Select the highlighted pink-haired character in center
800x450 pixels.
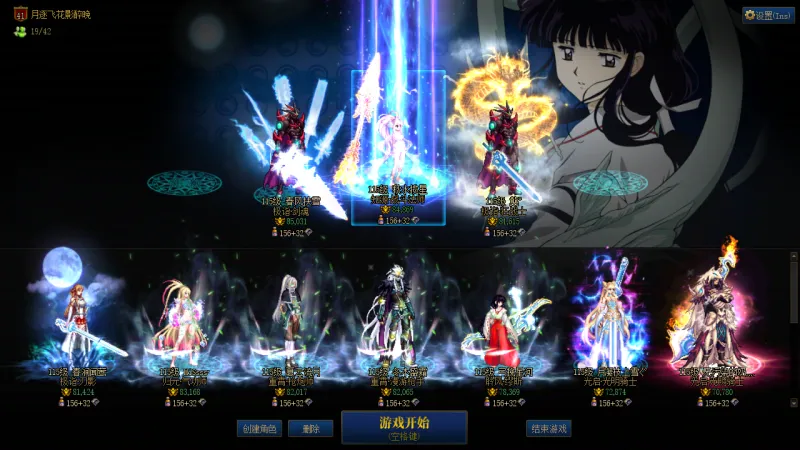pyautogui.click(x=397, y=150)
